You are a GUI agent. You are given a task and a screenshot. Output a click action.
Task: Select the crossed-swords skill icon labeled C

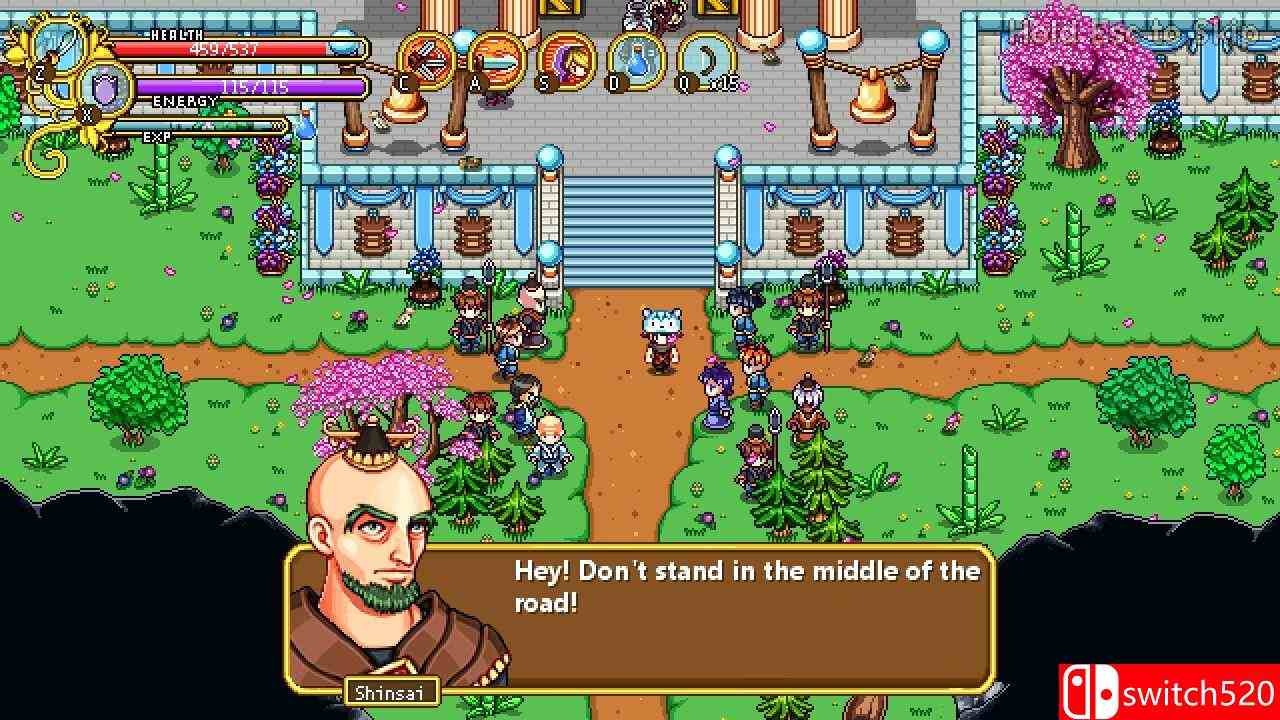tap(425, 62)
